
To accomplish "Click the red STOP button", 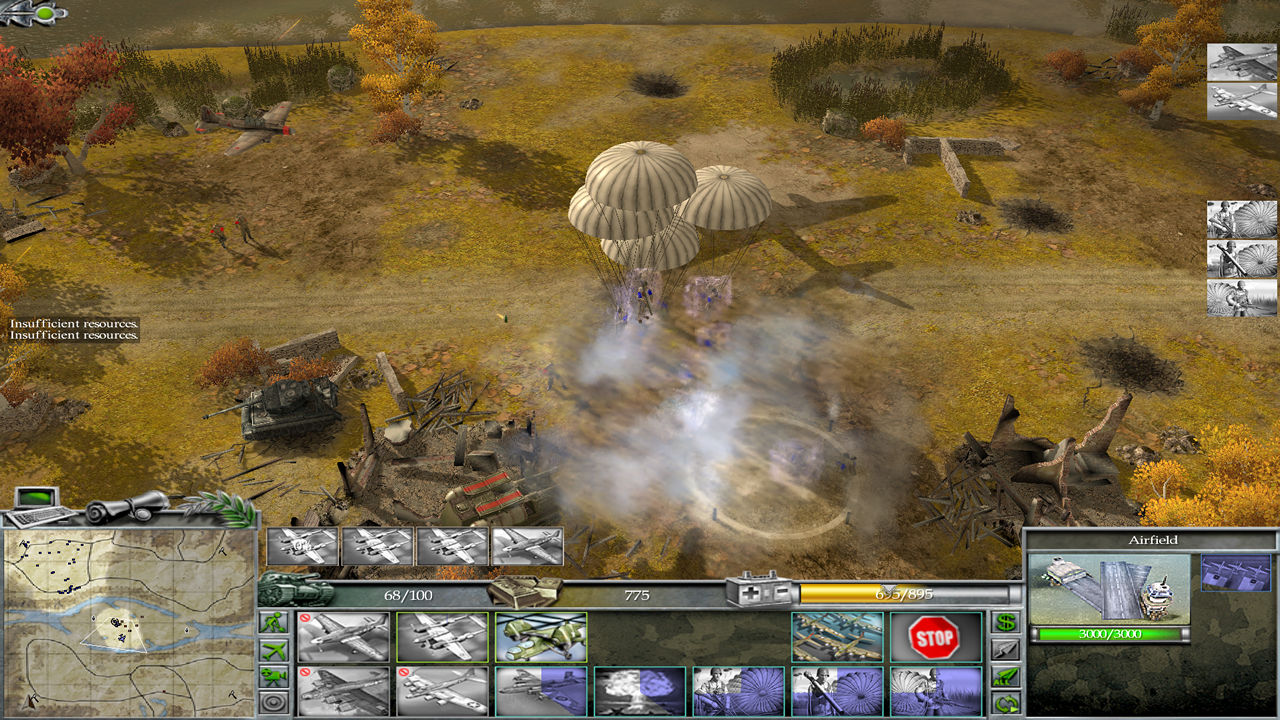I will tap(934, 637).
